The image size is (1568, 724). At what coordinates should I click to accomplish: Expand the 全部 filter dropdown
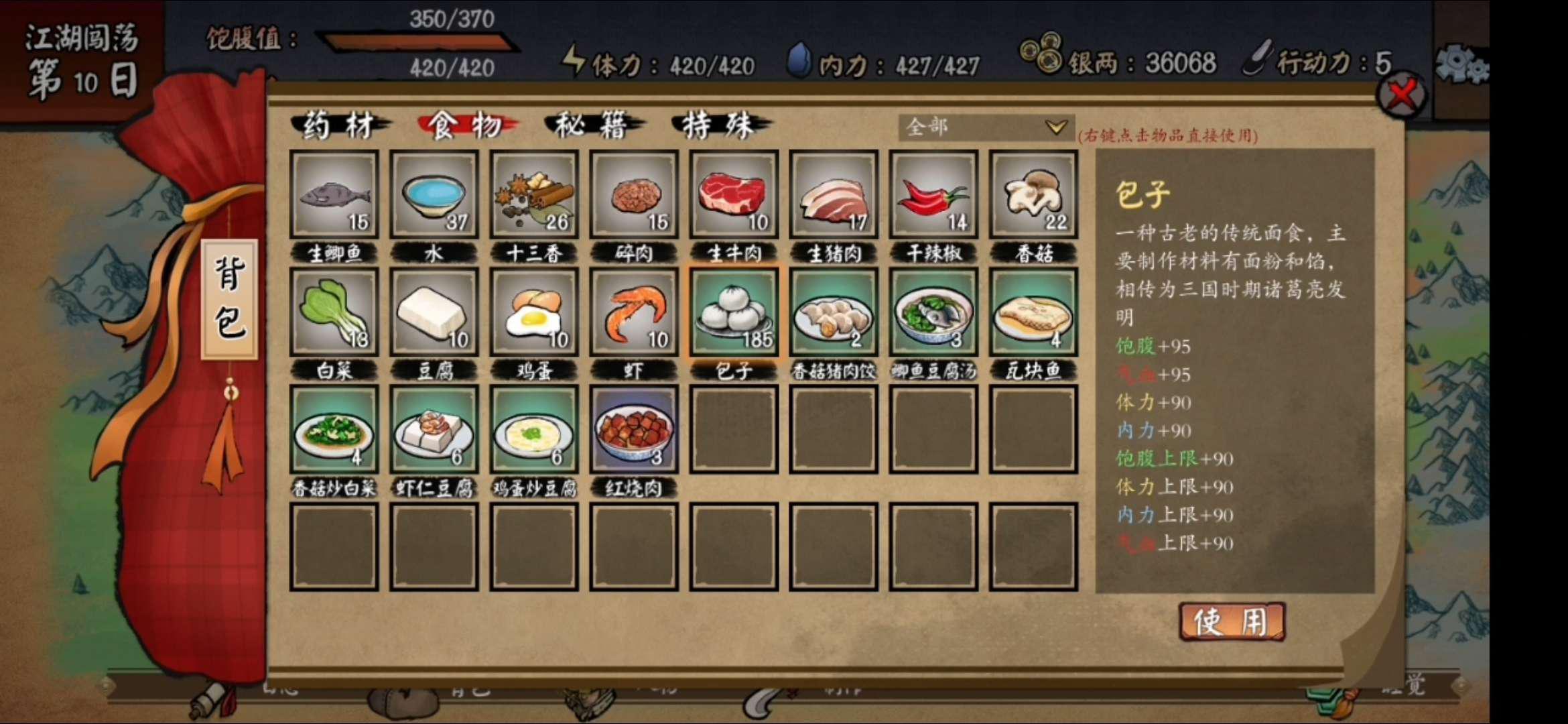(985, 127)
